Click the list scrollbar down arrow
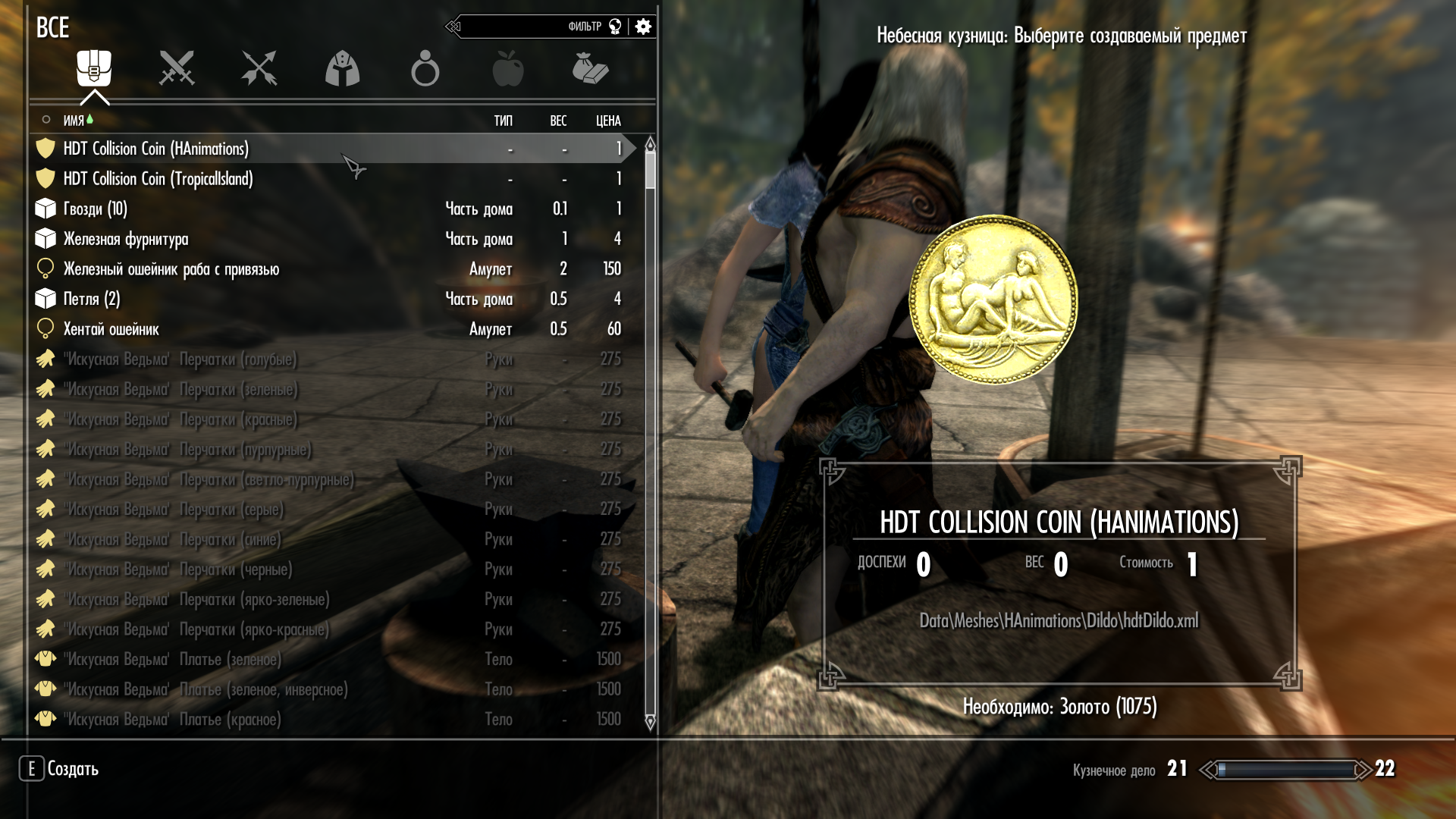This screenshot has height=819, width=1456. point(650,723)
